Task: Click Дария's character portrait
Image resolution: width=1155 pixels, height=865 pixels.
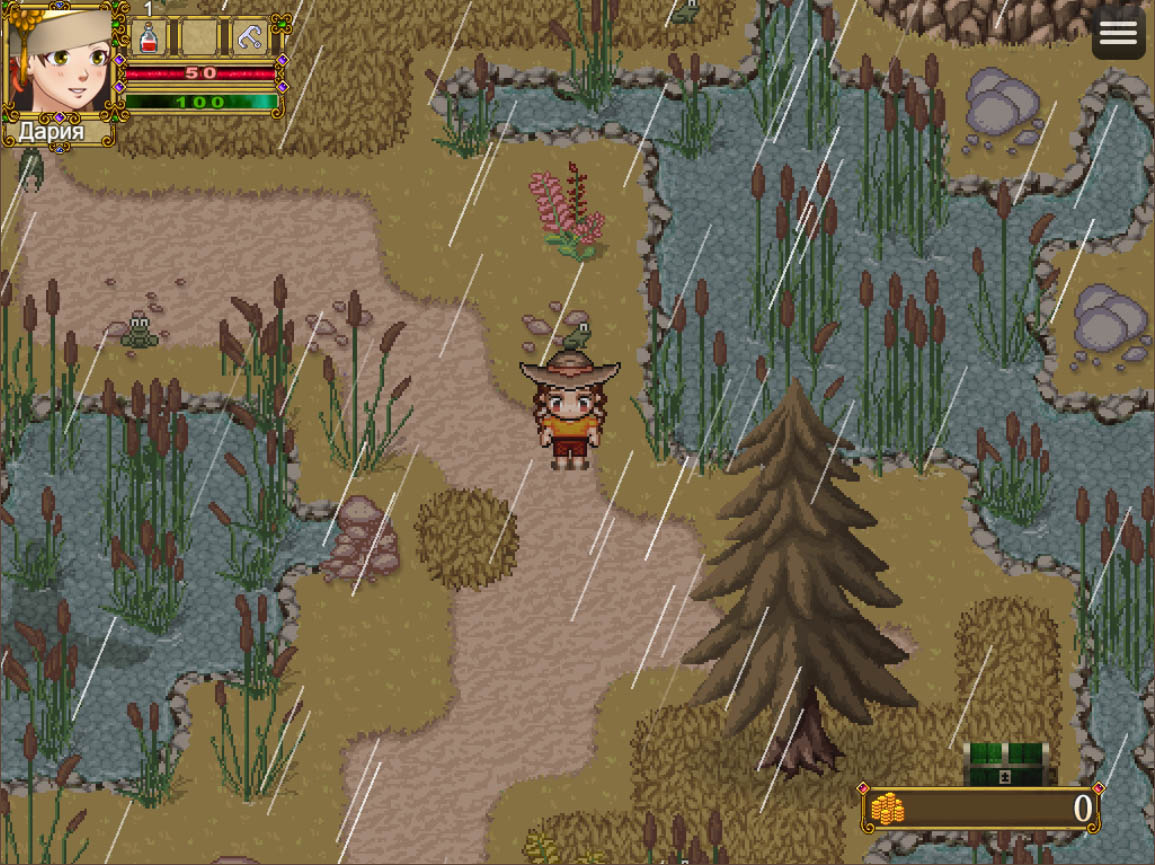Action: [61, 63]
